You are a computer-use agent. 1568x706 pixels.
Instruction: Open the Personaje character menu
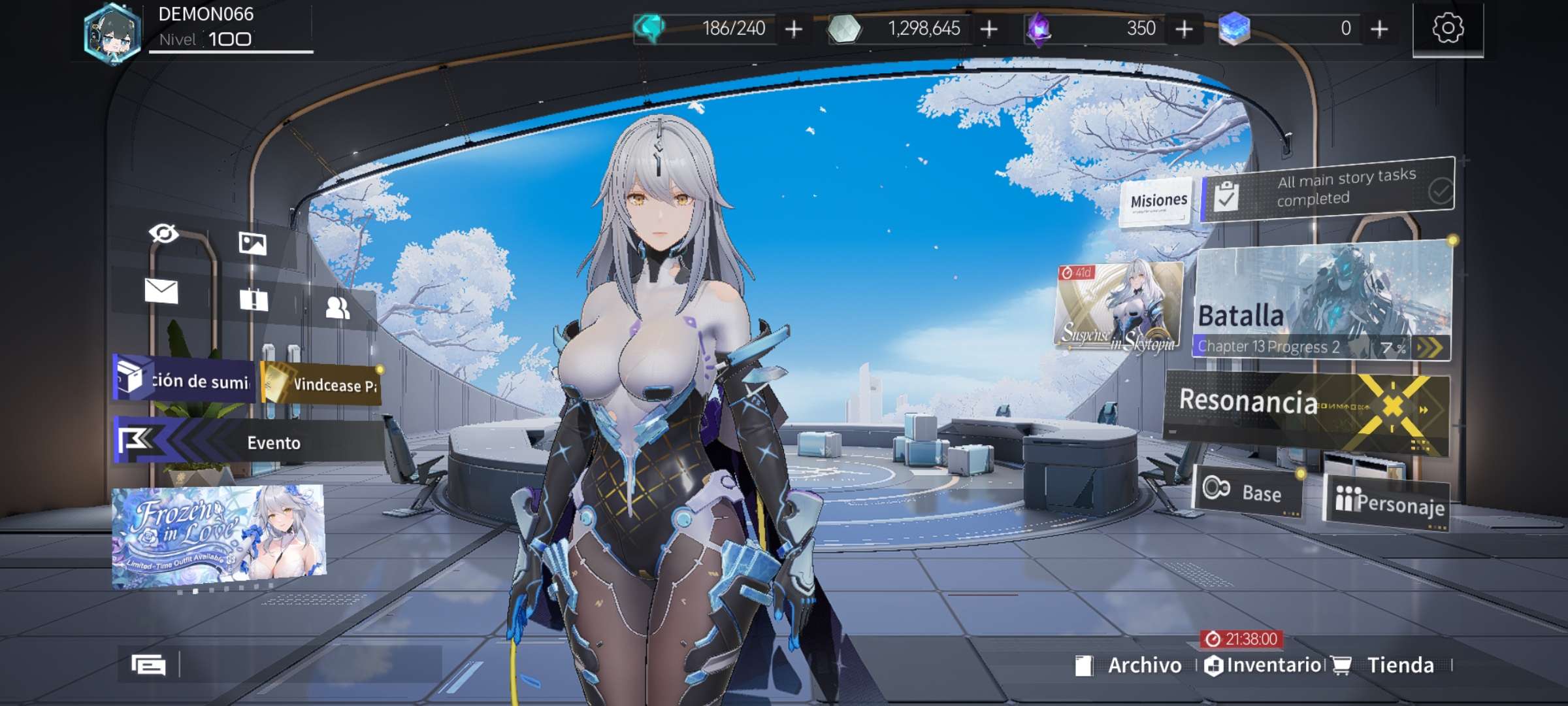click(1388, 502)
